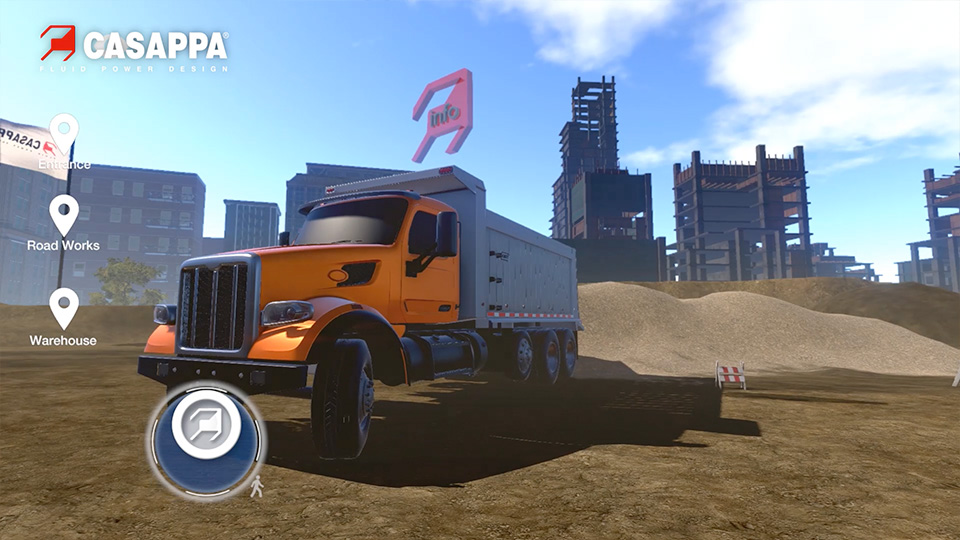
Task: Go to the Warehouse location
Action: 64,308
